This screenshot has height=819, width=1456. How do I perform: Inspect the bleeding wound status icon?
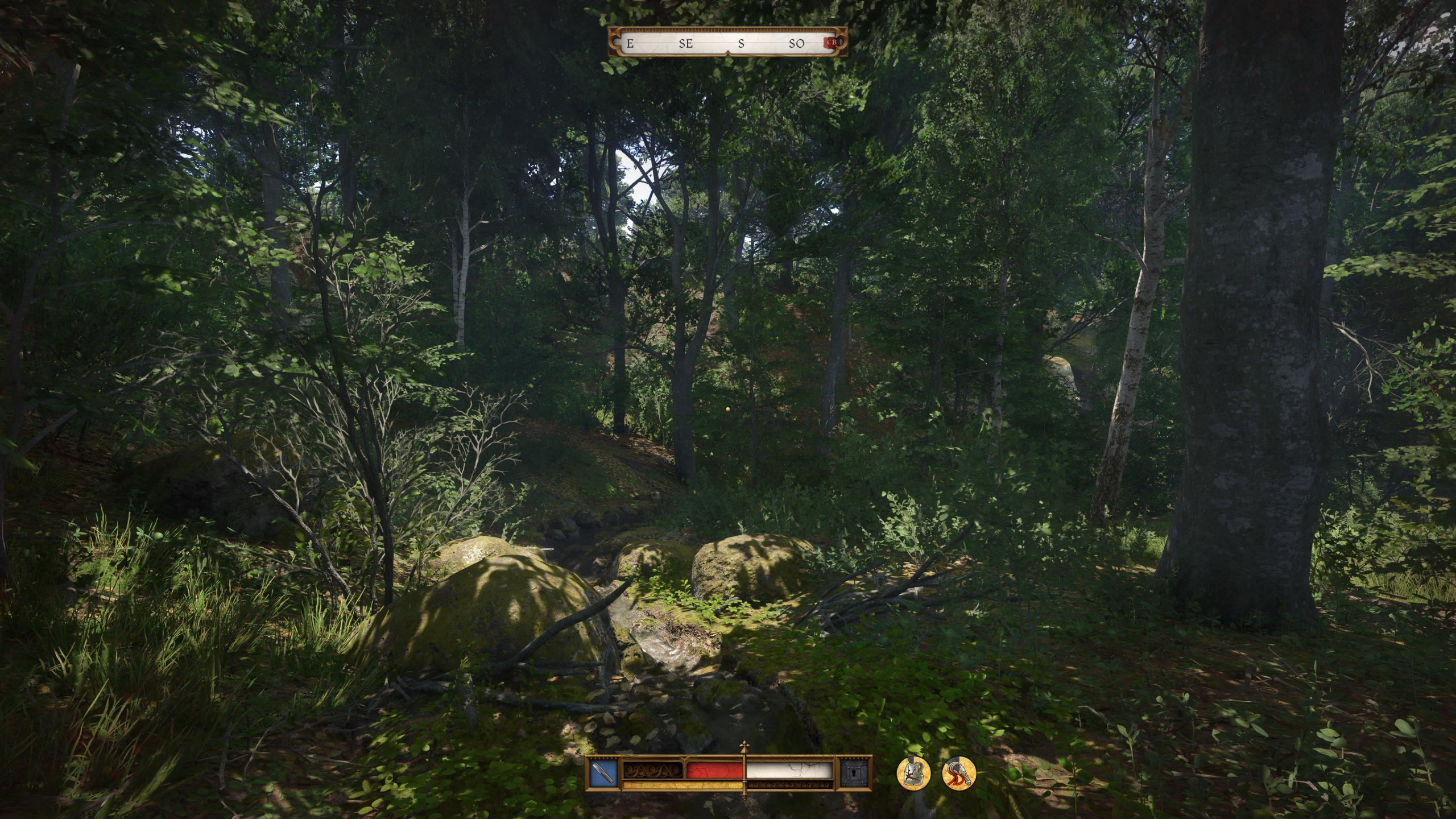[x=959, y=773]
